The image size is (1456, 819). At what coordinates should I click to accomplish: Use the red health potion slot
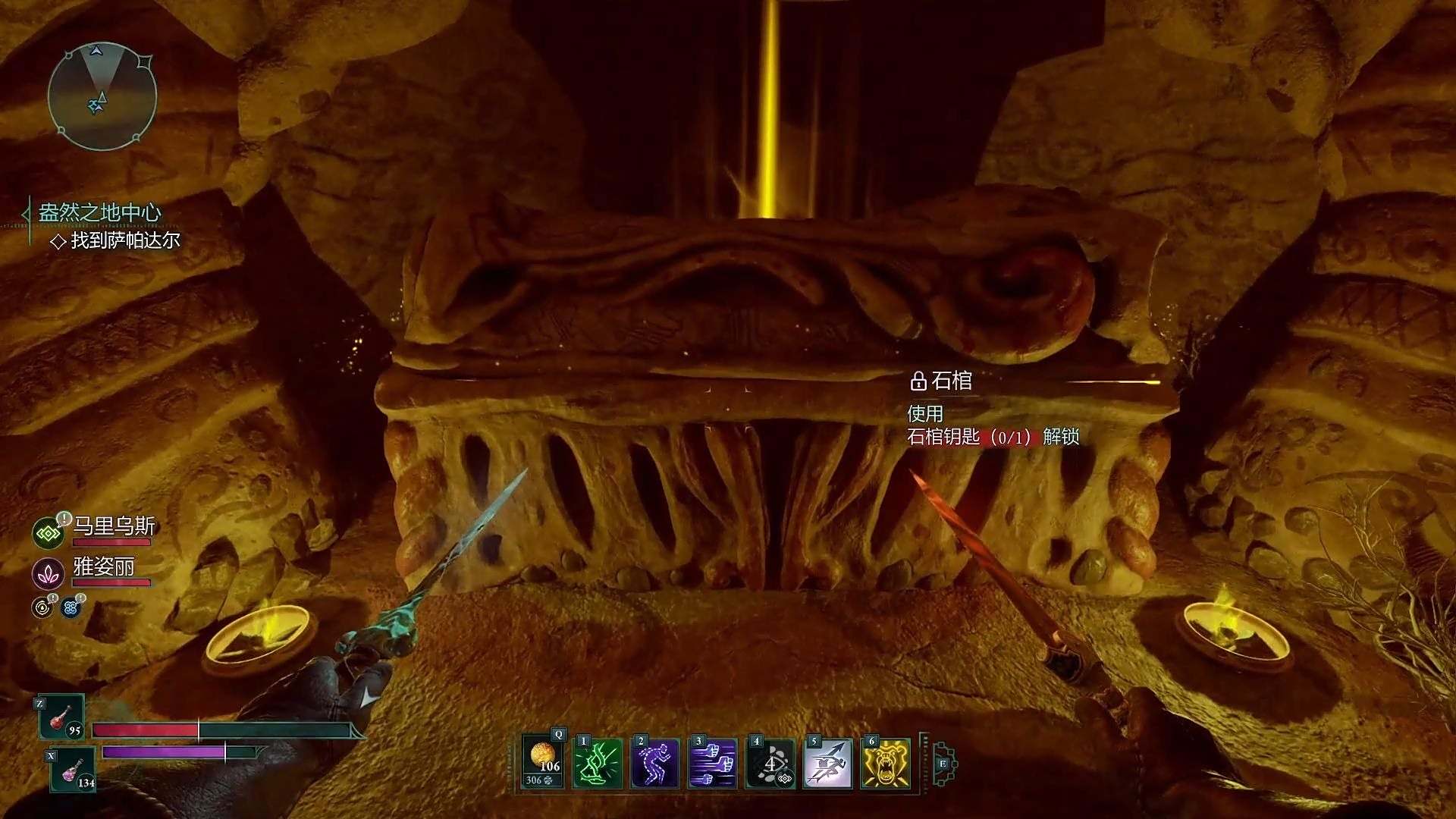click(62, 717)
